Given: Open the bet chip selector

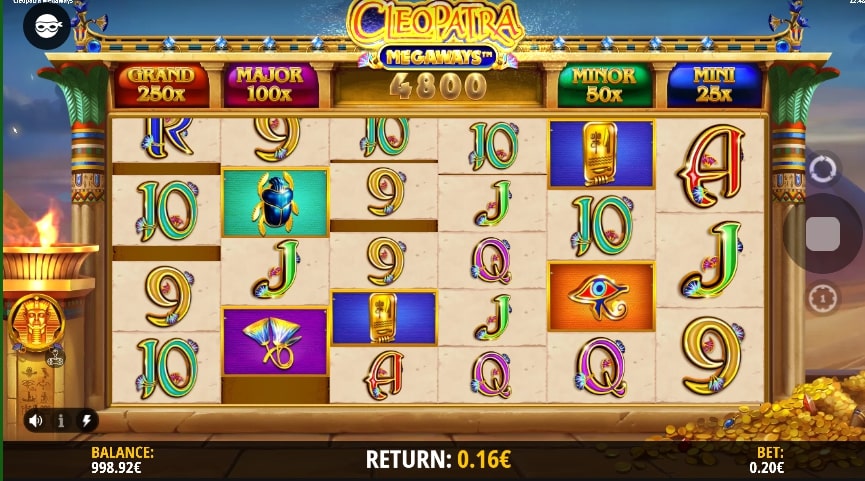Looking at the screenshot, I should tap(822, 298).
